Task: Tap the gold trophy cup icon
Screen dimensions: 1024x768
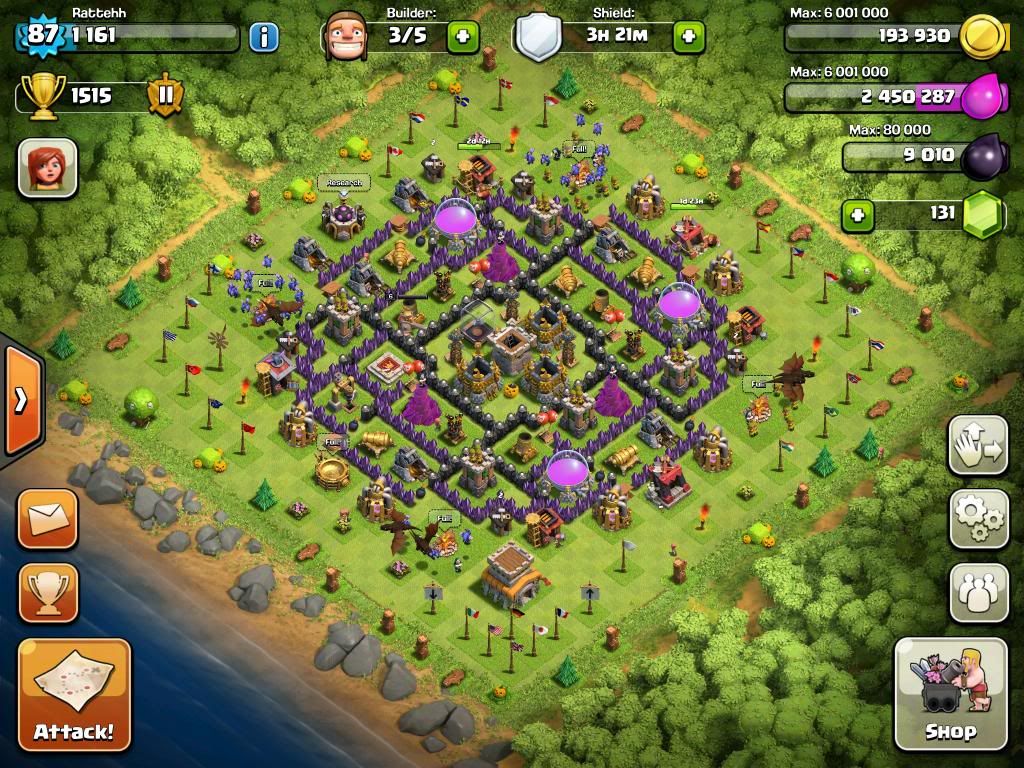Action: click(43, 96)
